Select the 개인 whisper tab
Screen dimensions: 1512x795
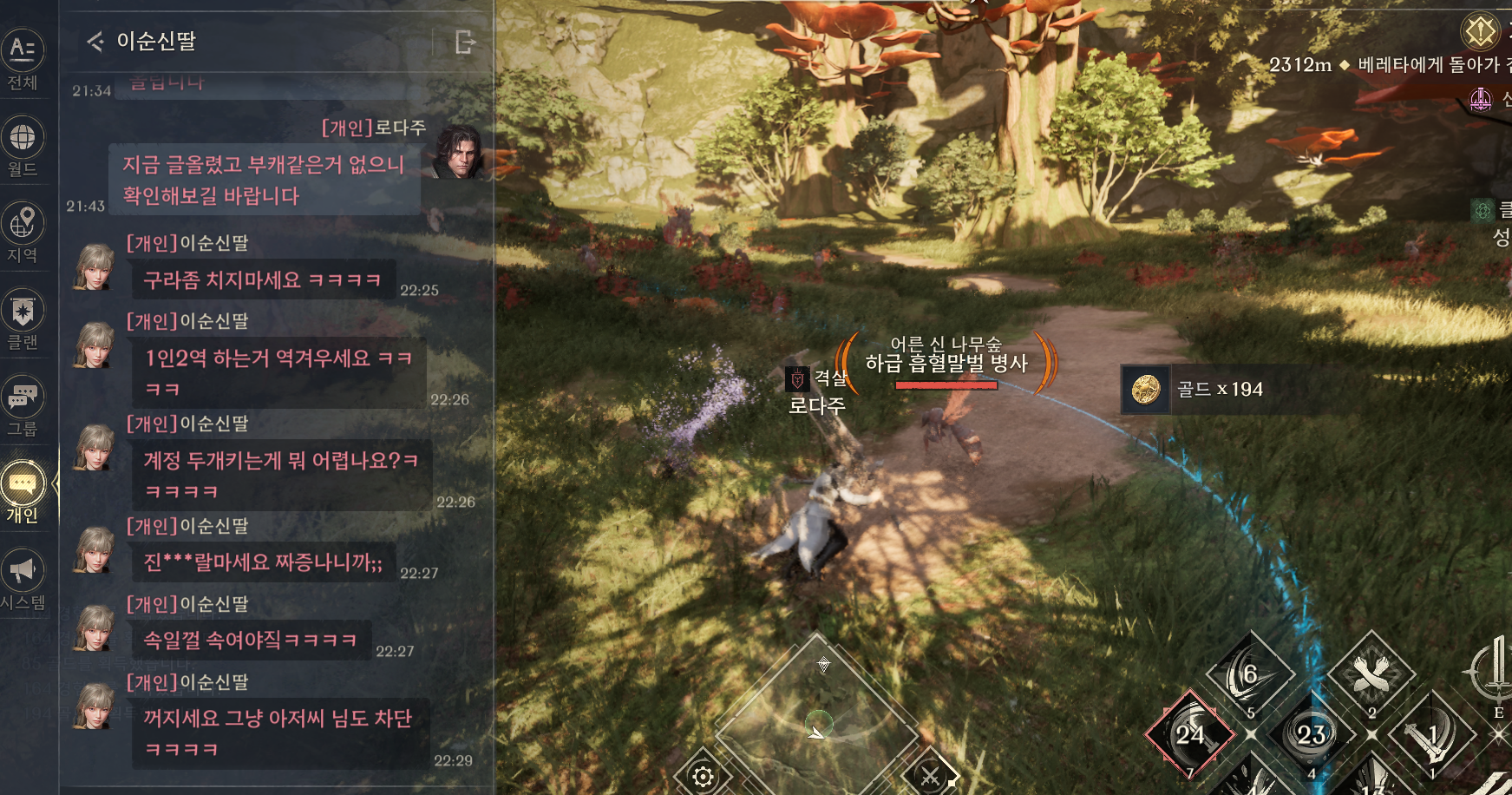click(23, 493)
